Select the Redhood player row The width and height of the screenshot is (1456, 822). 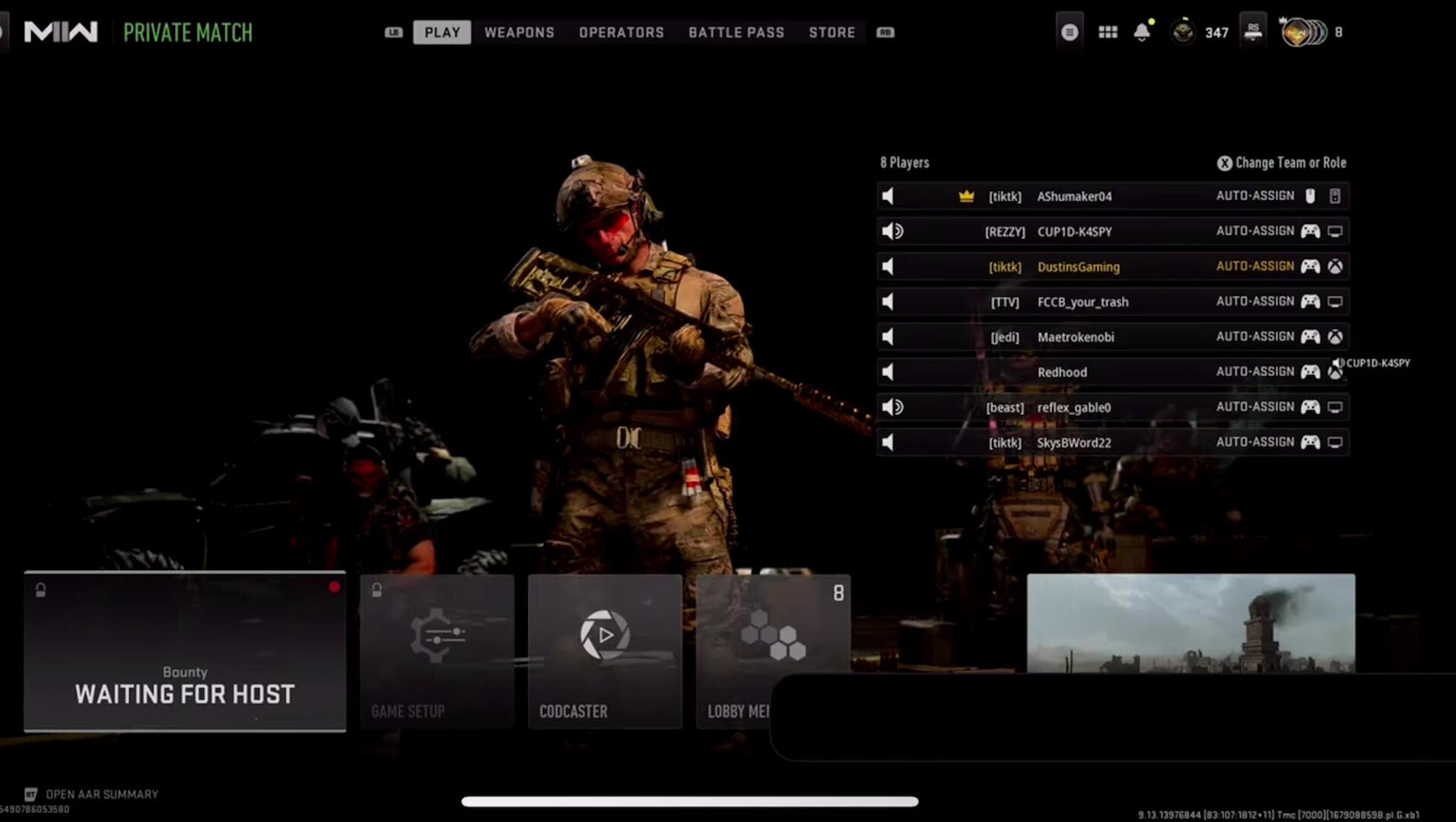click(1062, 372)
